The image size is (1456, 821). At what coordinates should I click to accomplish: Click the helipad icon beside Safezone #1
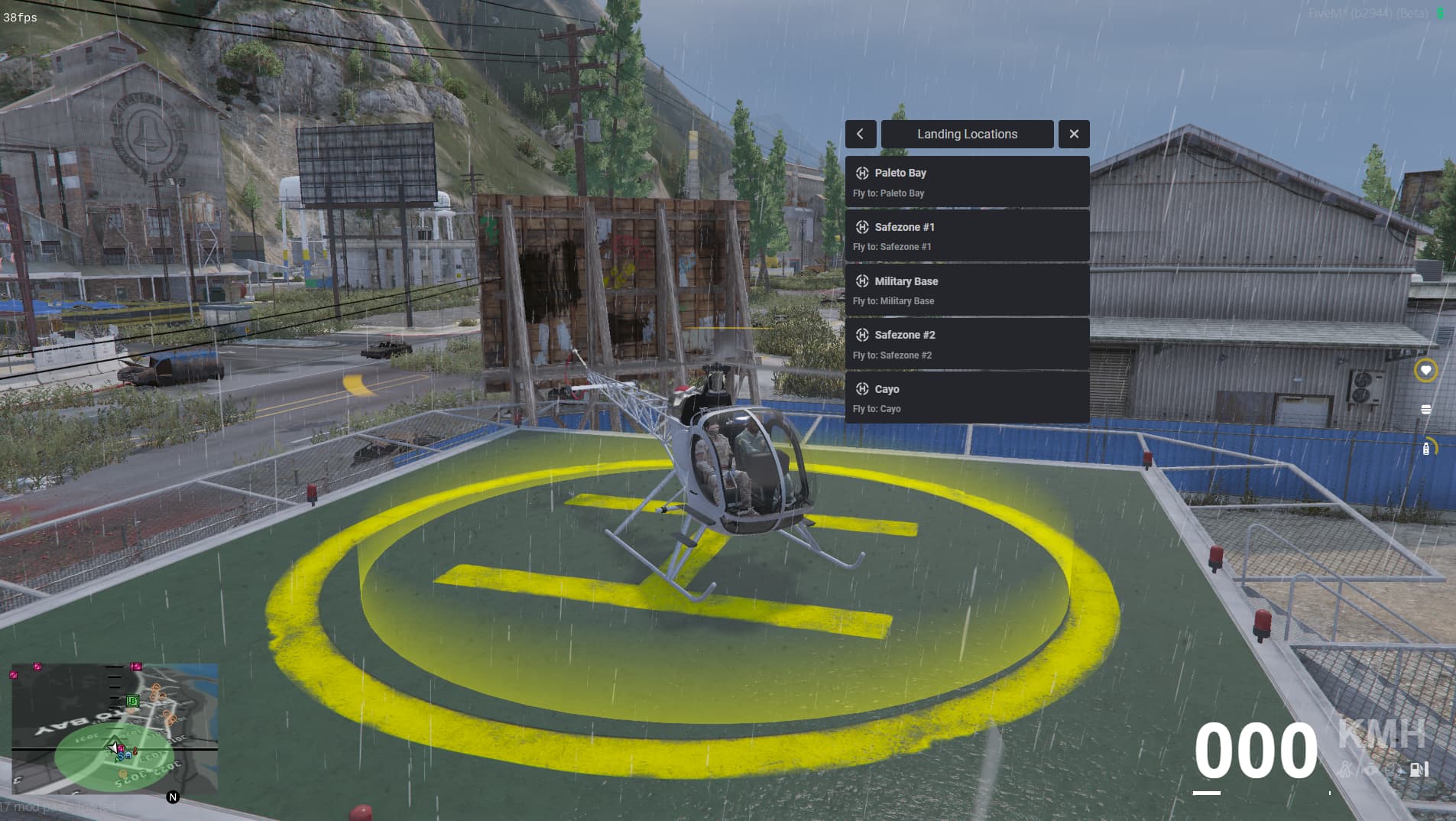pos(862,227)
